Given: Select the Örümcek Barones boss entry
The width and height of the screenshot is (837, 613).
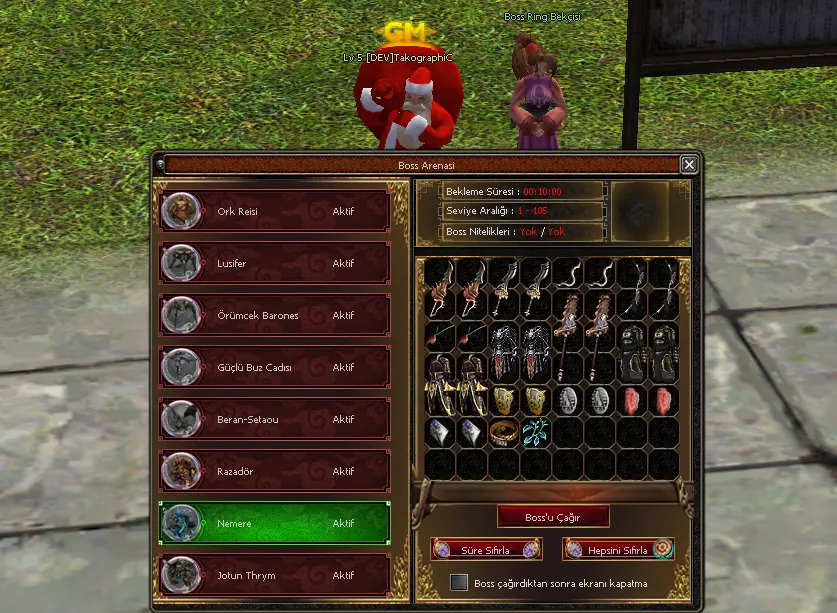Looking at the screenshot, I should click(x=274, y=315).
